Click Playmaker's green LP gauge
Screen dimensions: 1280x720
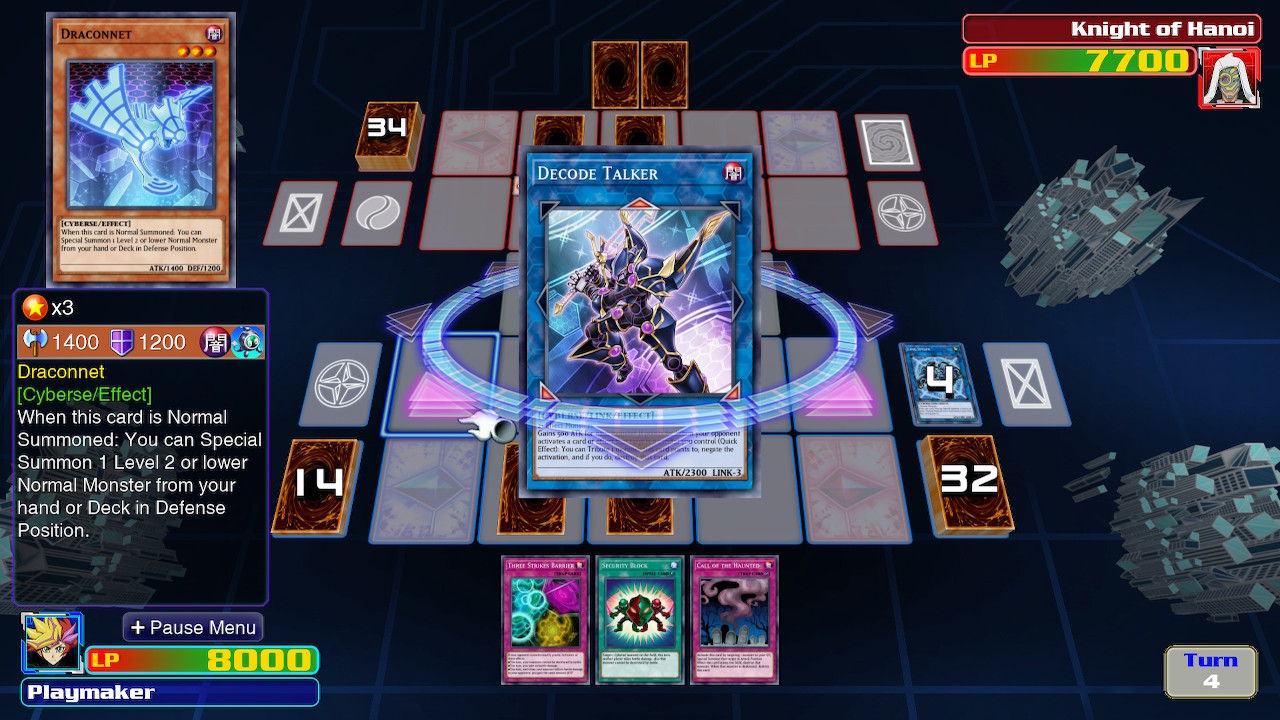click(200, 660)
